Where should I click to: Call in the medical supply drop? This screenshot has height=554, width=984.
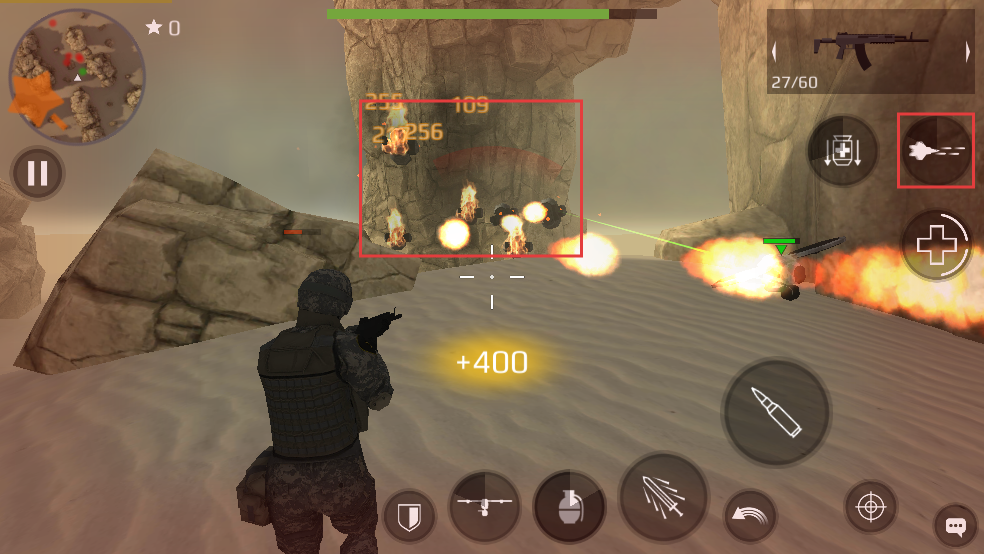[842, 152]
